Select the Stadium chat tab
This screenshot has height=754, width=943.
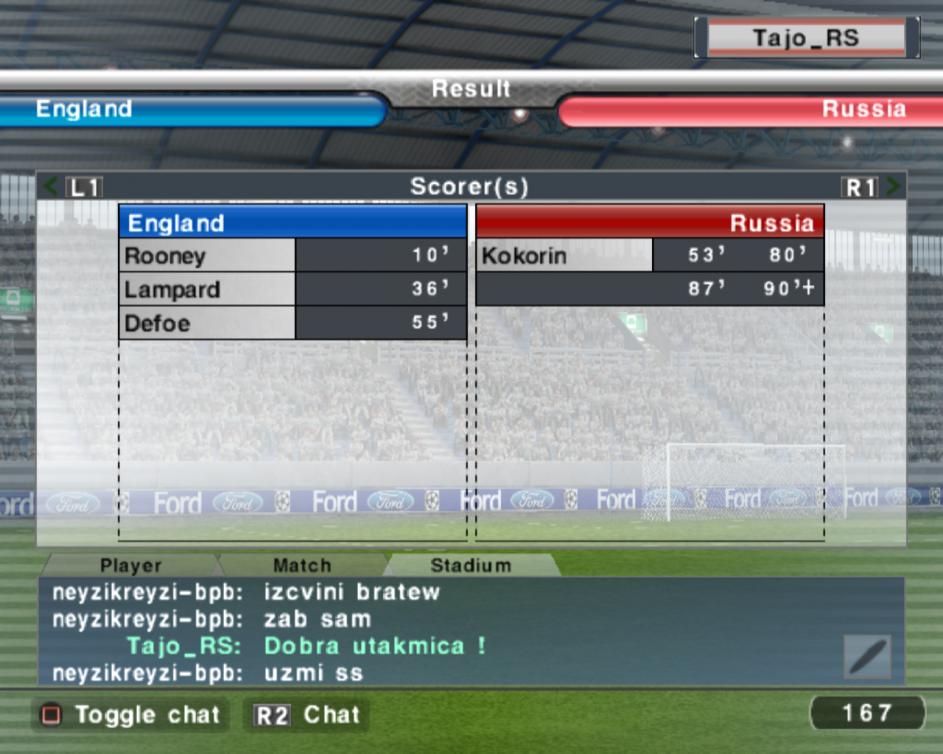[x=470, y=566]
